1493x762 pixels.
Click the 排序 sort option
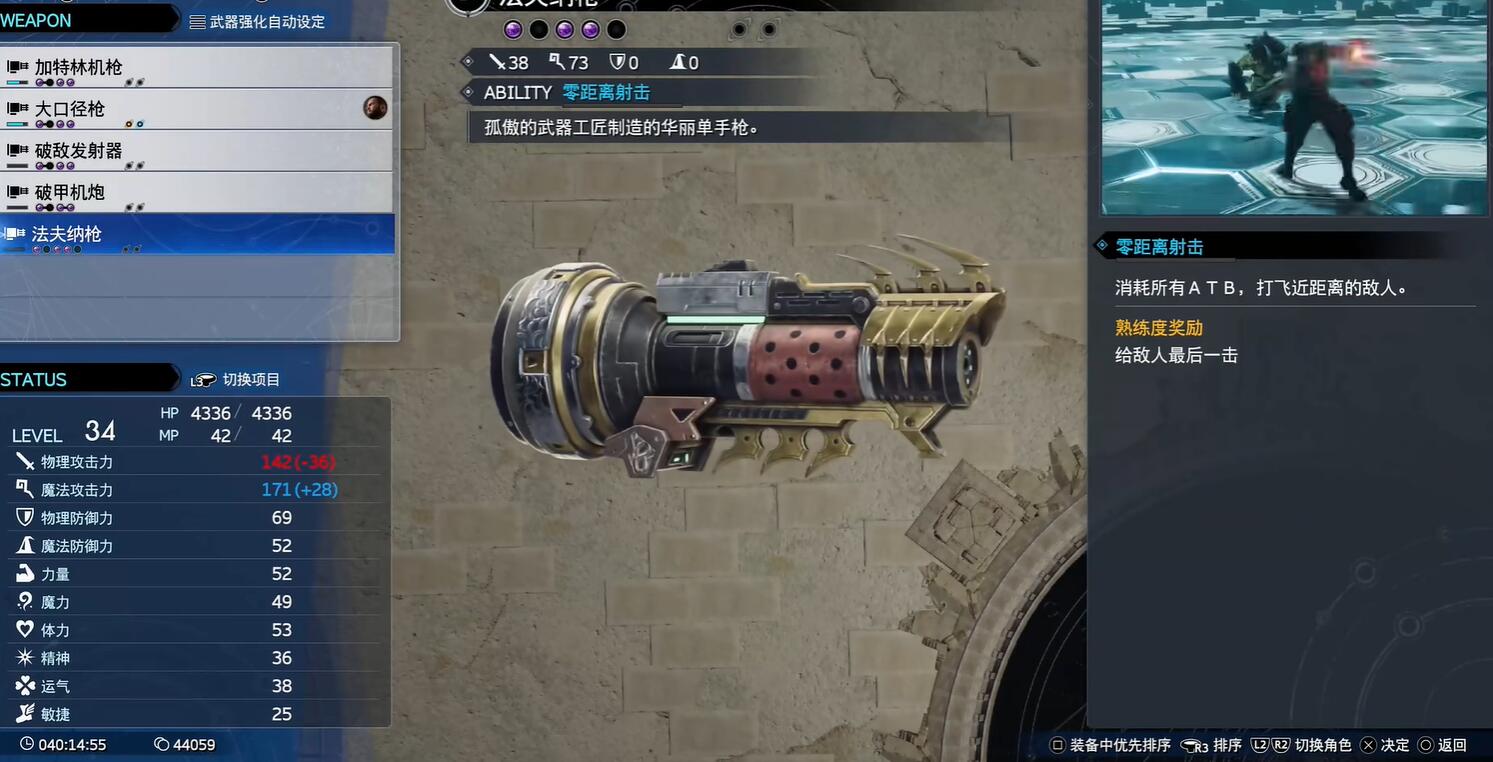(x=1212, y=745)
